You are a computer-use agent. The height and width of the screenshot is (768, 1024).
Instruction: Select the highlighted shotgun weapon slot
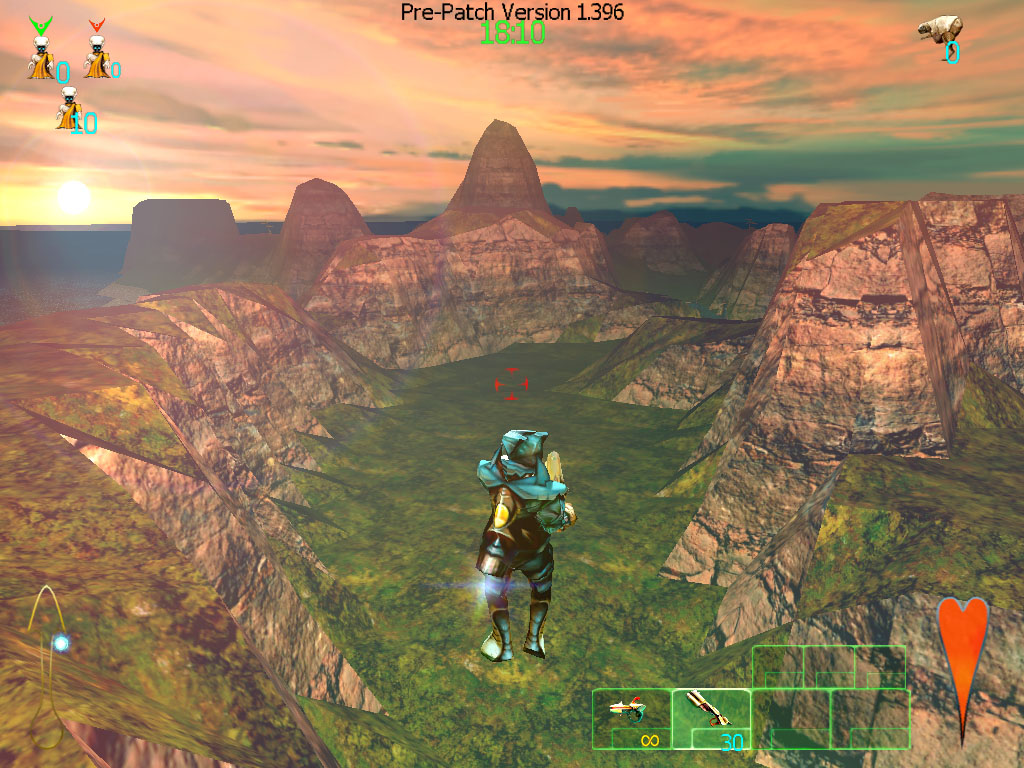(711, 718)
